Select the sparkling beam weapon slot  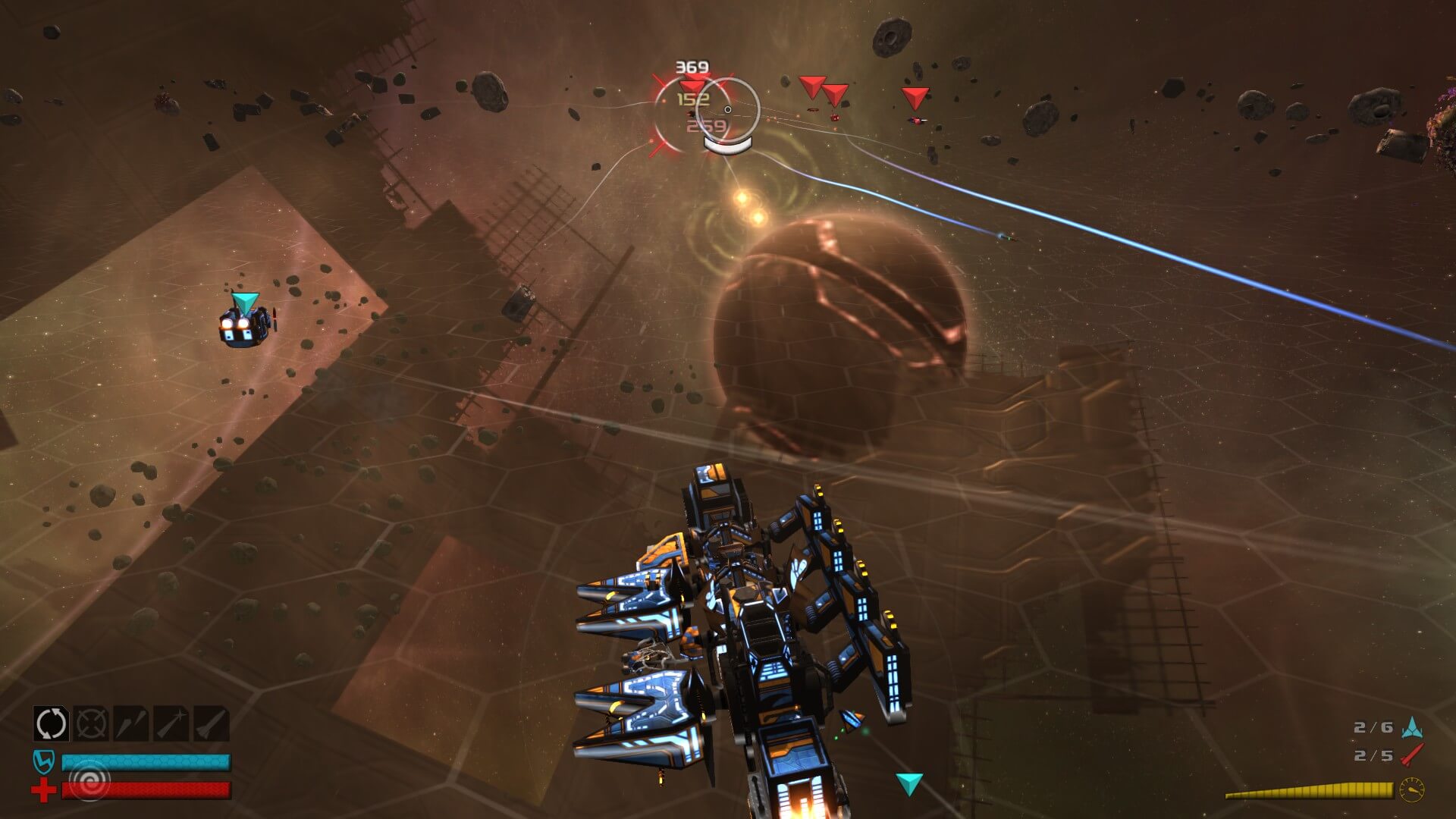pyautogui.click(x=171, y=723)
